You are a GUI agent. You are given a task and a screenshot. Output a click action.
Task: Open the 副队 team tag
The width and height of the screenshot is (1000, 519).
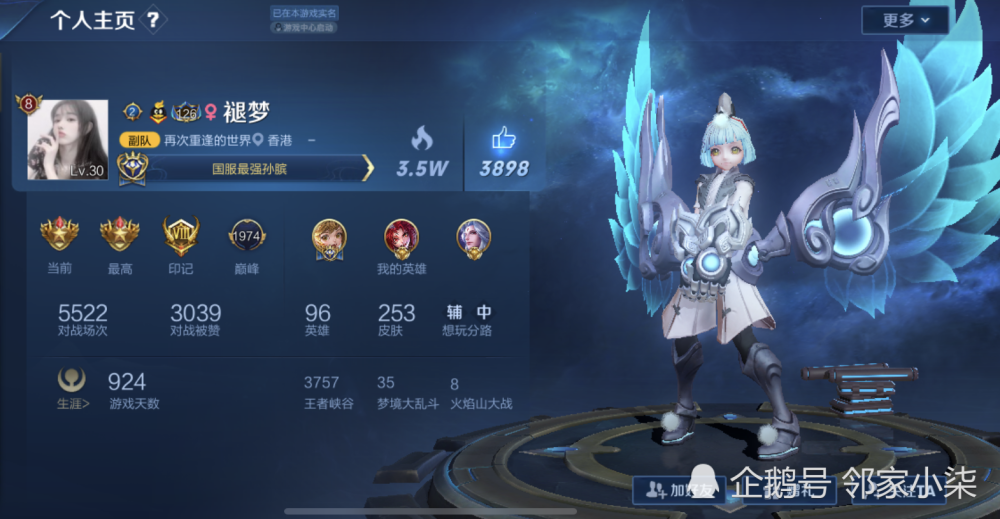tap(139, 141)
